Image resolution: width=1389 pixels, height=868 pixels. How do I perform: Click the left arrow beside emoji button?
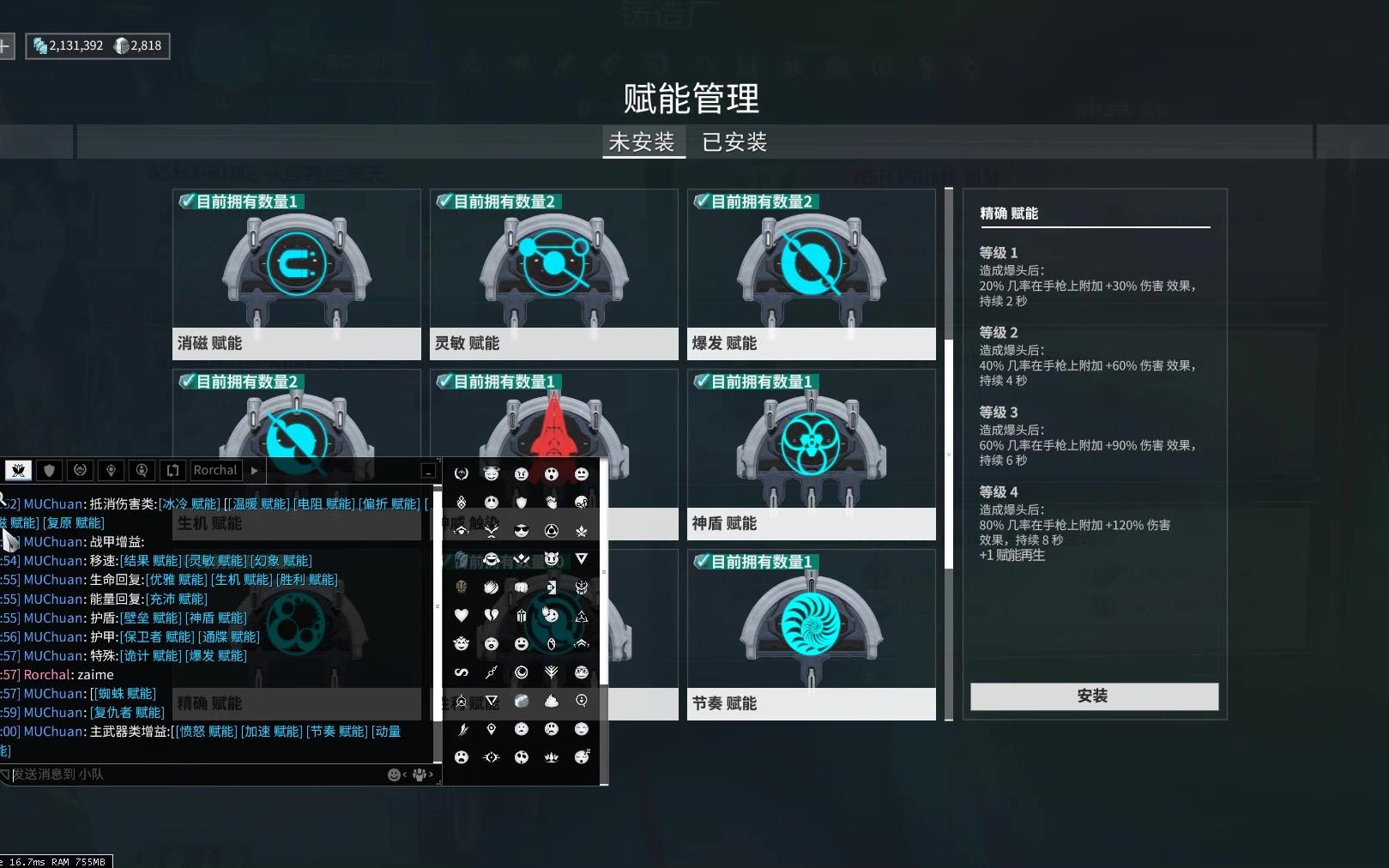tap(405, 775)
